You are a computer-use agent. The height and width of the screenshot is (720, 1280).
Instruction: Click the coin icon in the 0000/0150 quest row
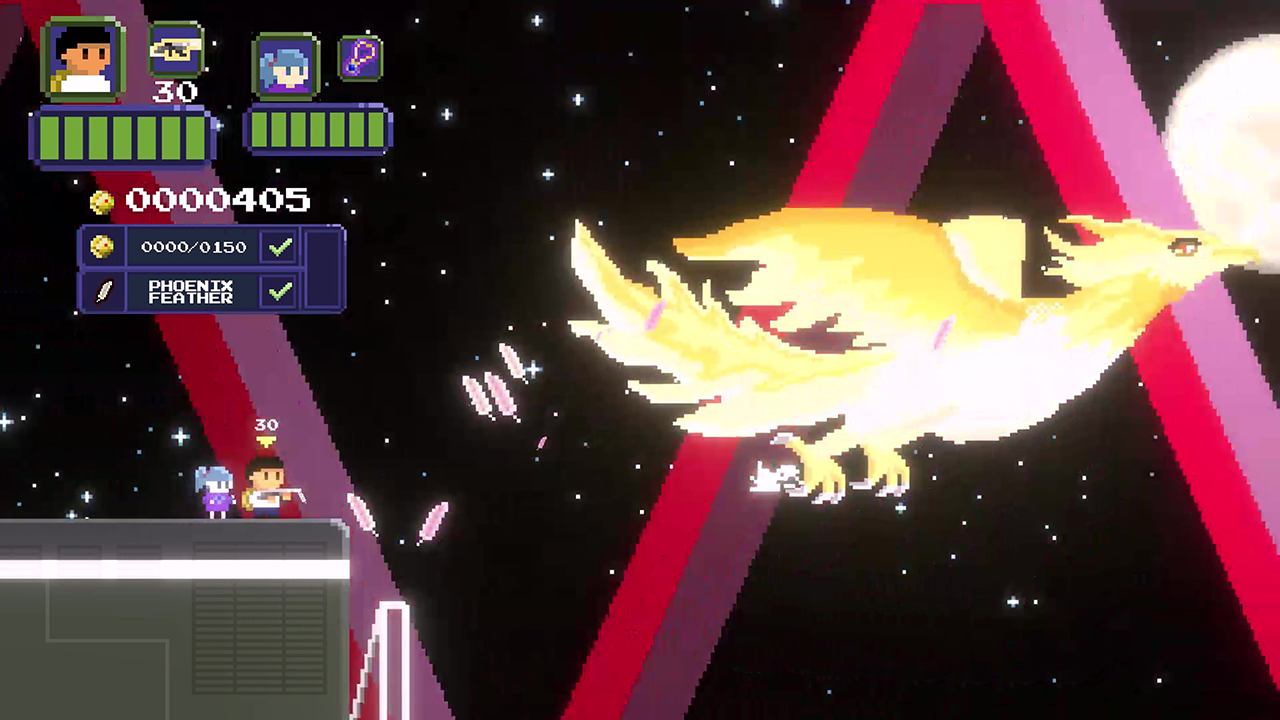[104, 246]
